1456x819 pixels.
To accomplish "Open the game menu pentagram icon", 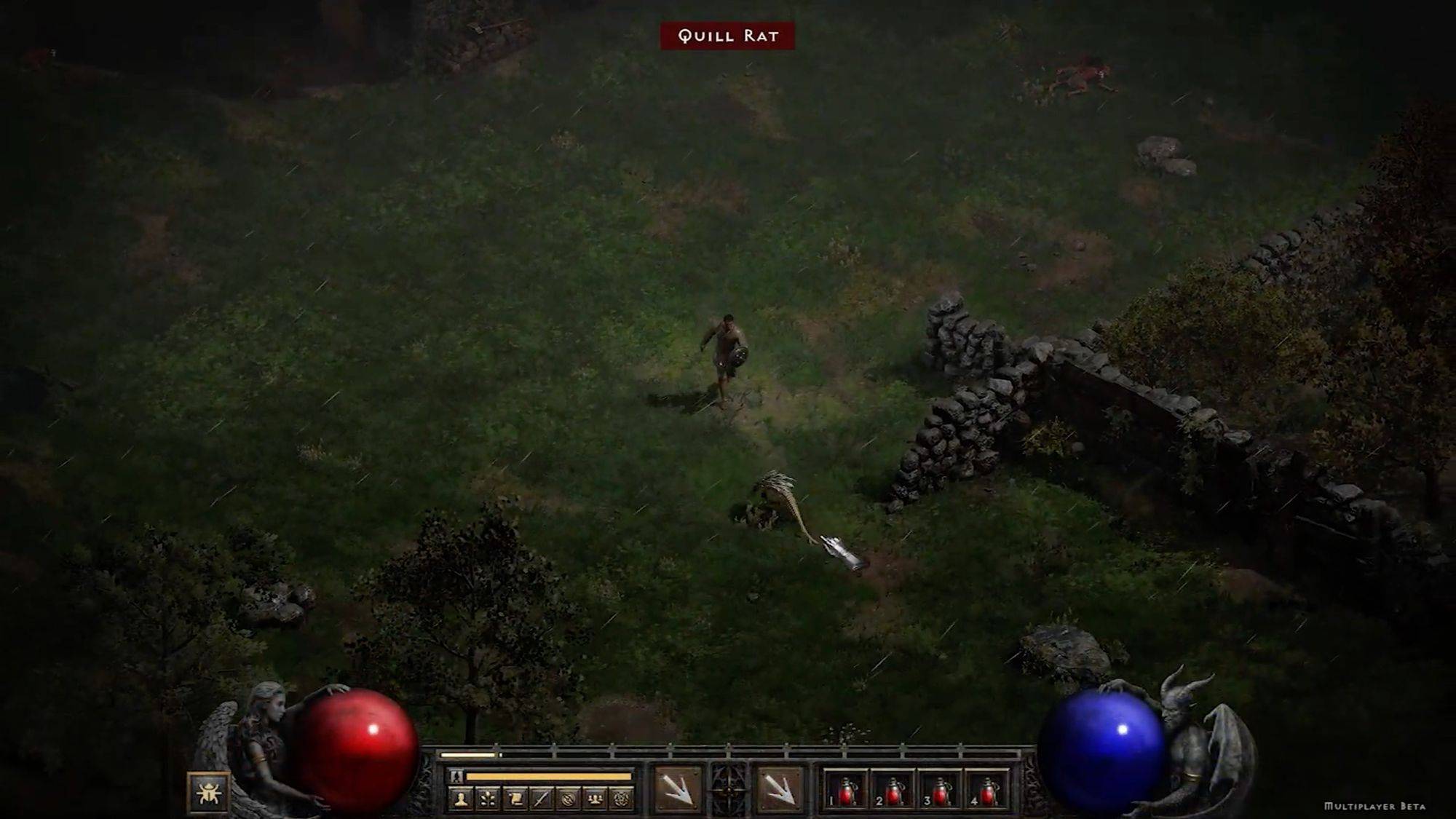I will [x=622, y=799].
